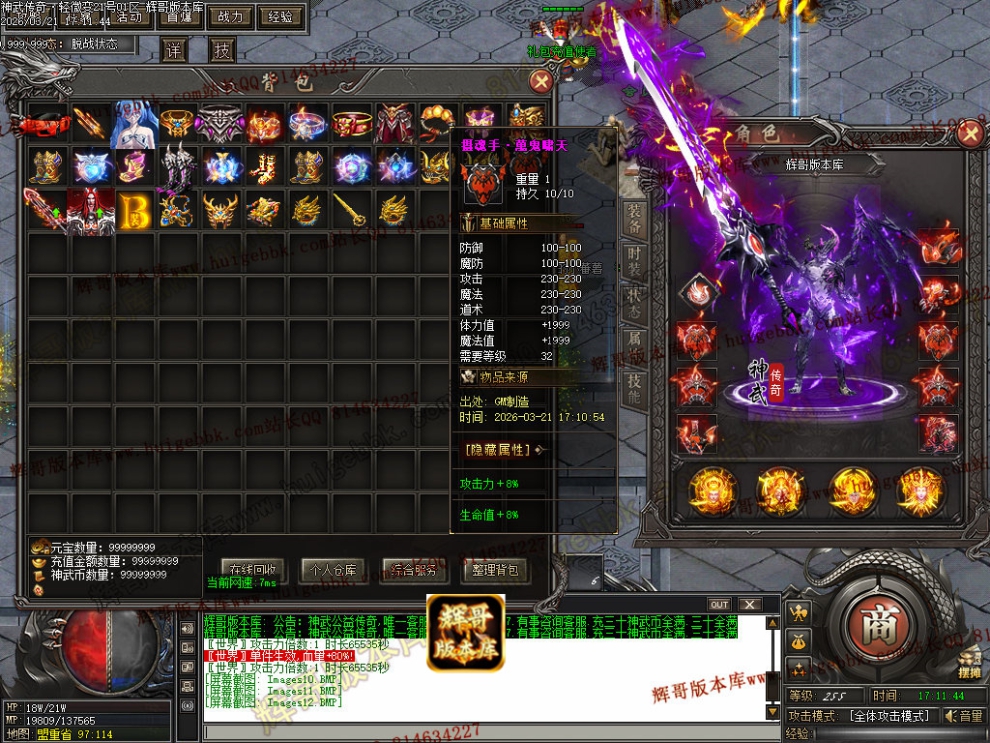990x743 pixels.
Task: Click the 活动 events button
Action: tap(129, 17)
